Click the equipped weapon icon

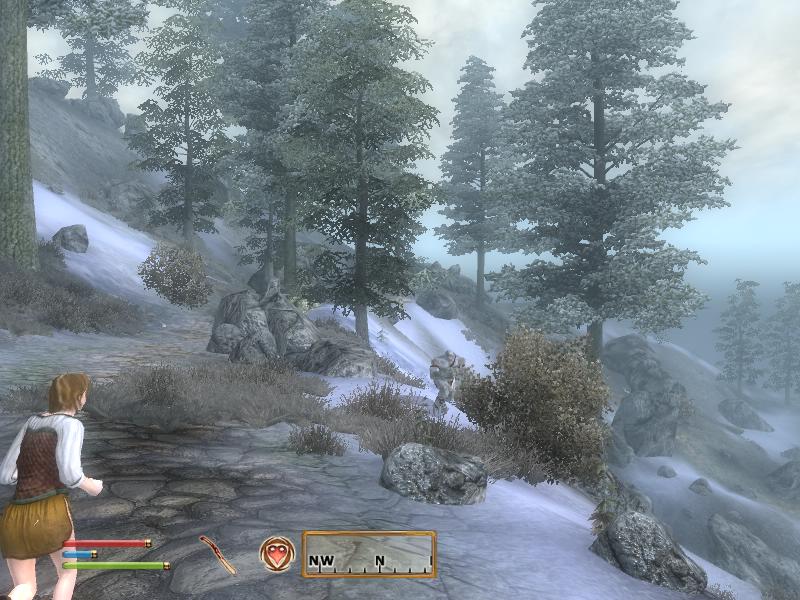coord(218,554)
